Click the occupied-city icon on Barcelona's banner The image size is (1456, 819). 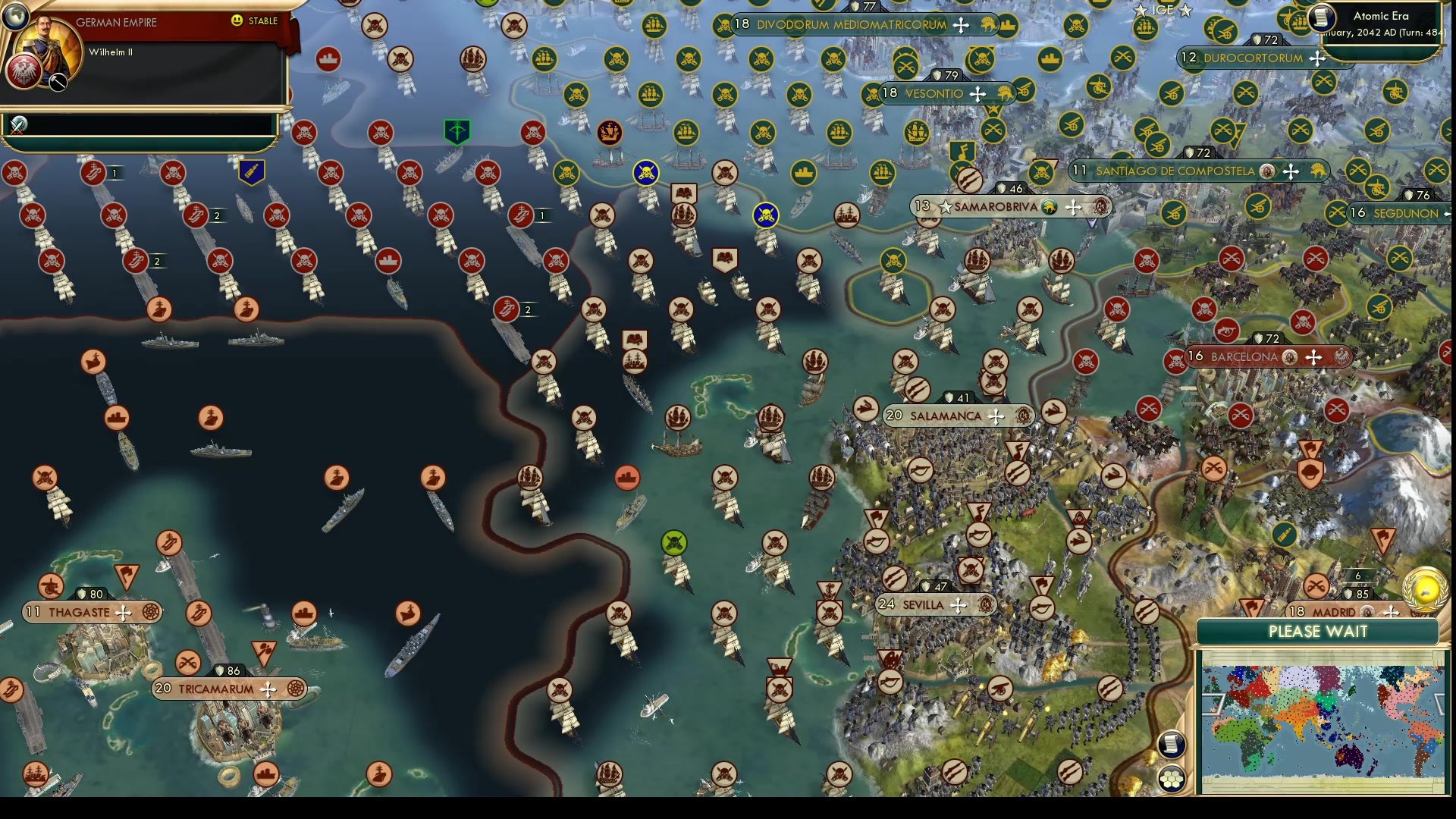point(1290,358)
